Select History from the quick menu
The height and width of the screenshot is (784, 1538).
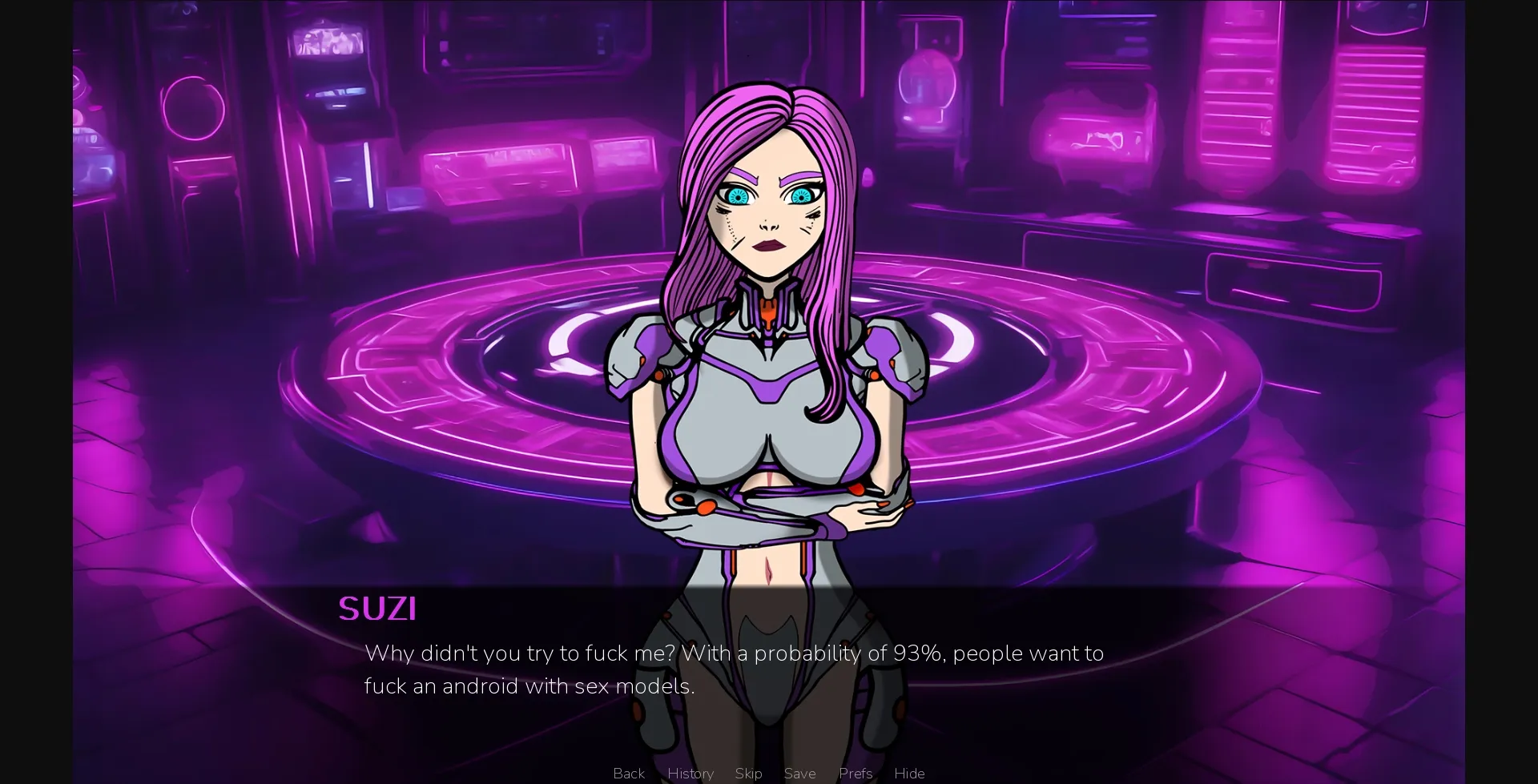click(x=690, y=773)
